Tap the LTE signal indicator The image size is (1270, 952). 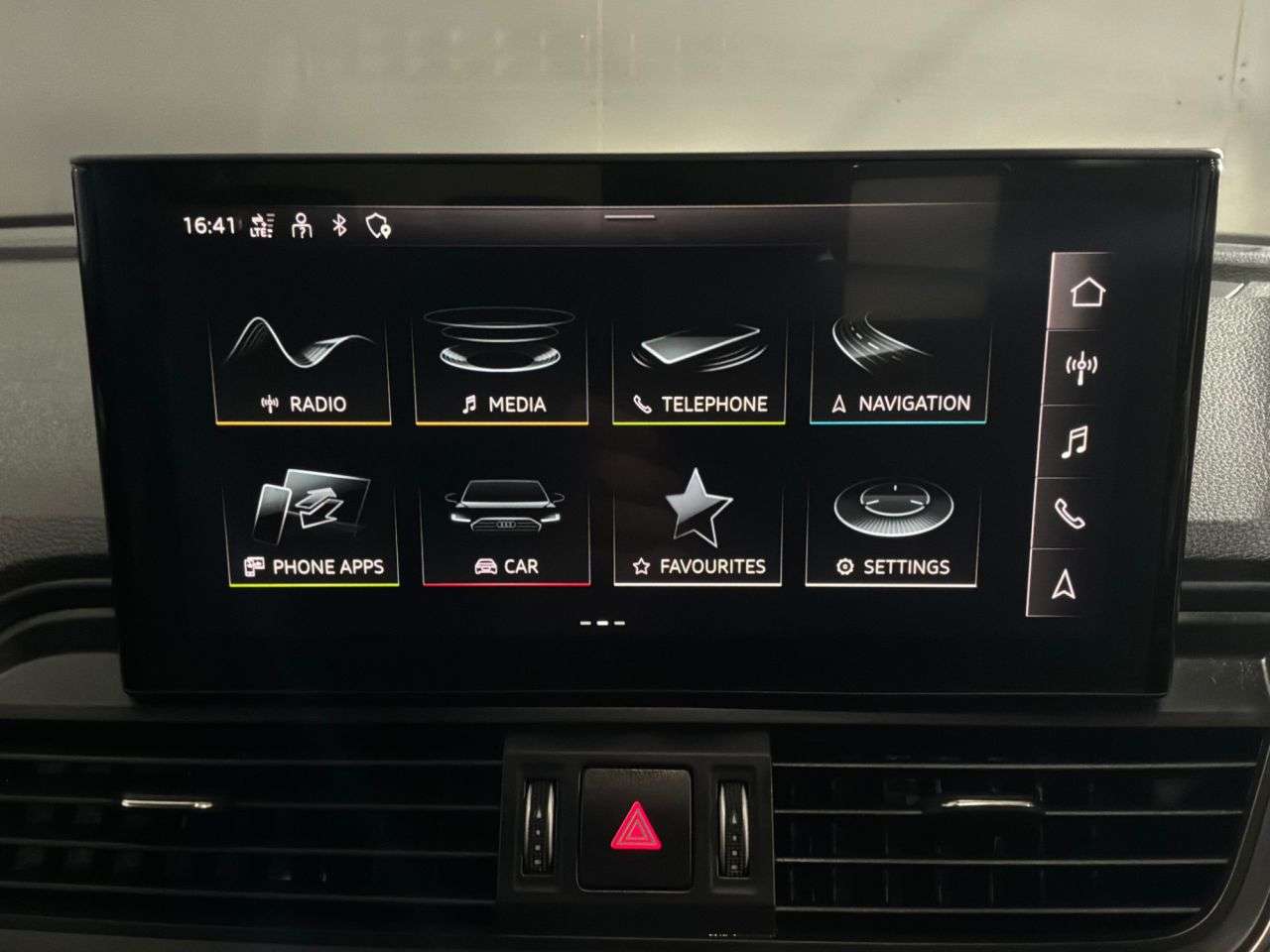(261, 227)
